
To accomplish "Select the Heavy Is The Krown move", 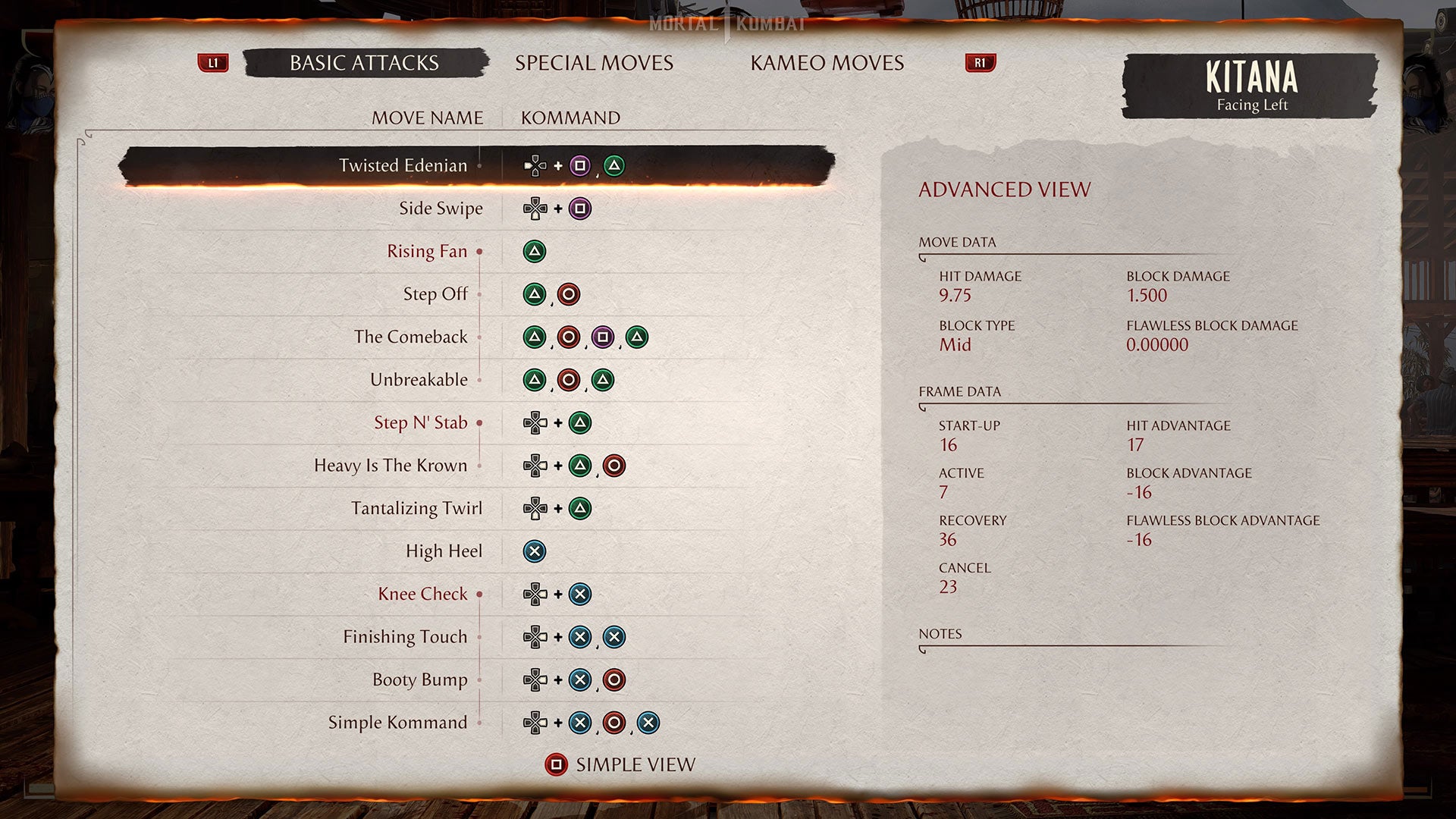I will (x=390, y=466).
